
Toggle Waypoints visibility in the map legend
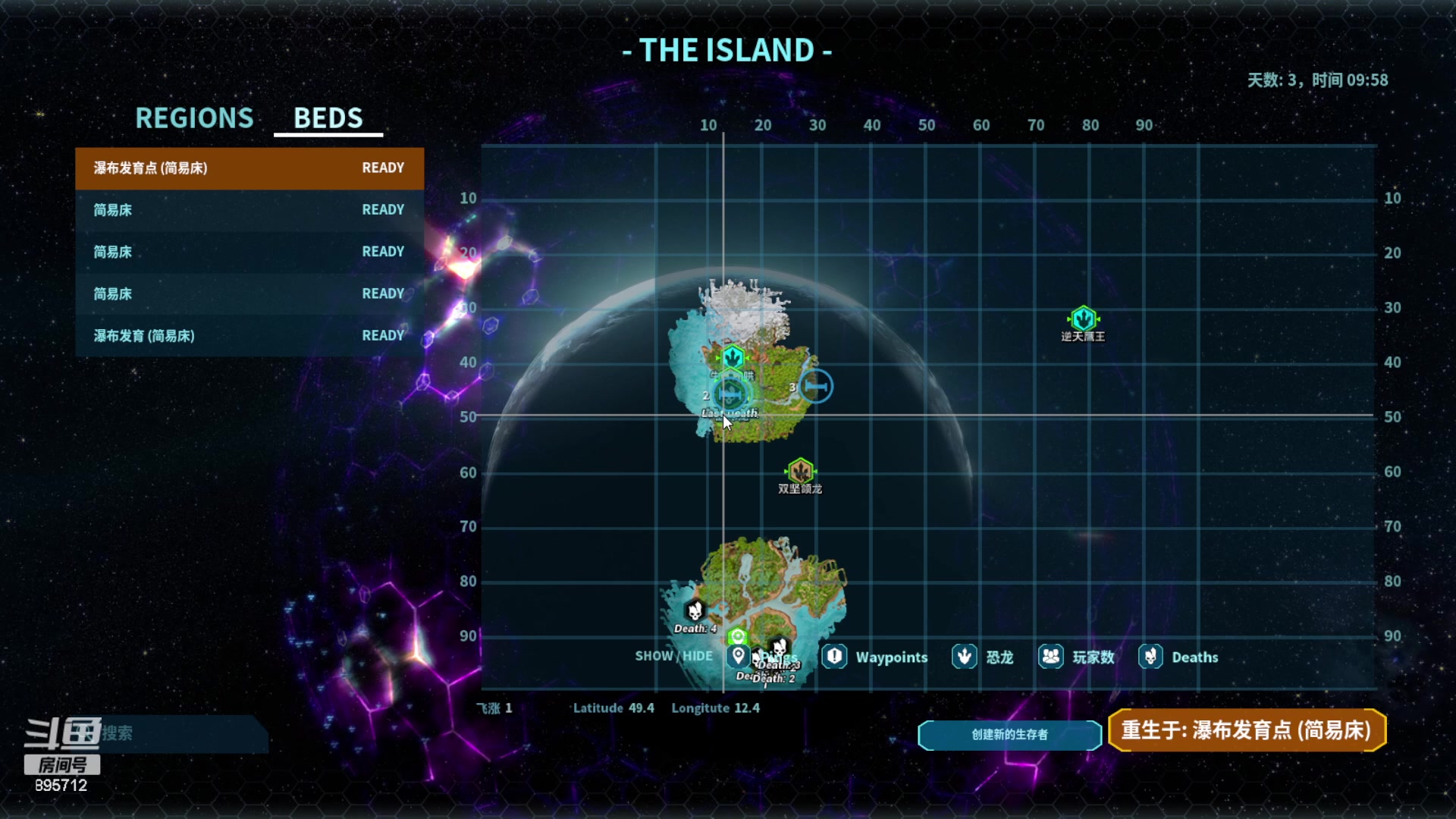point(835,657)
